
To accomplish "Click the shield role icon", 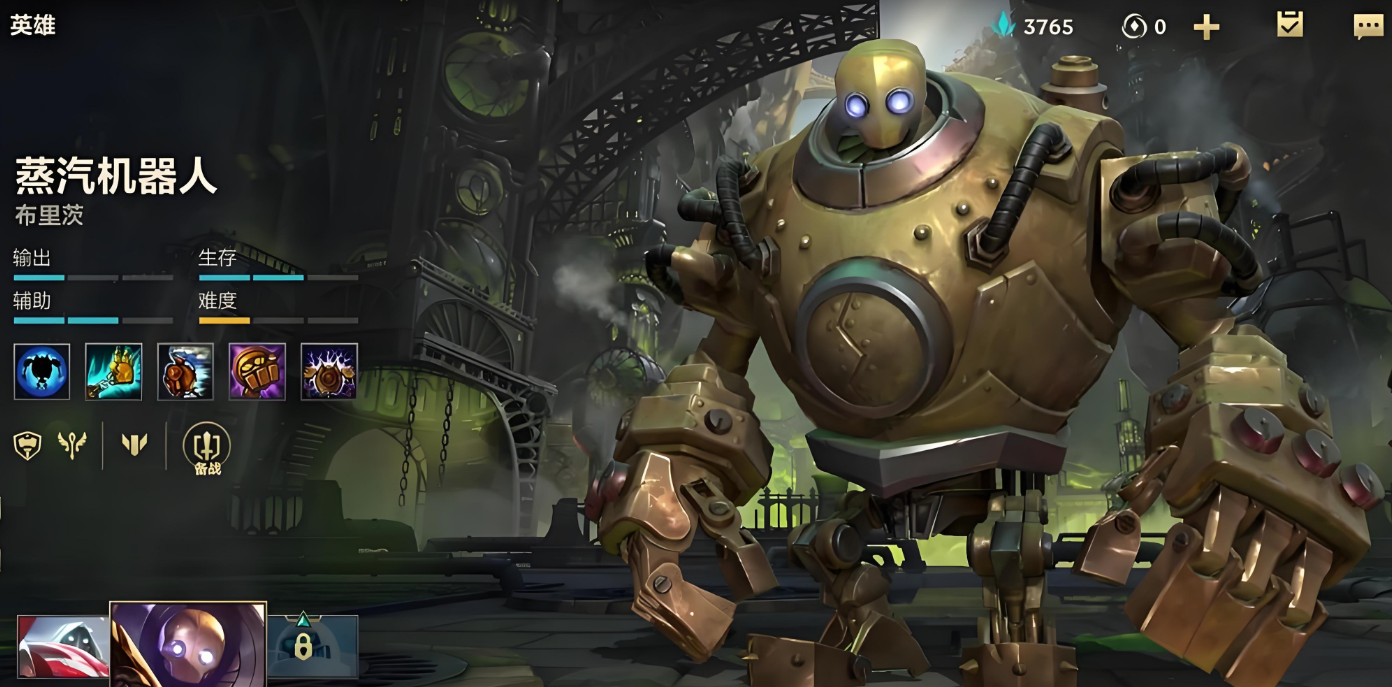I will pyautogui.click(x=27, y=445).
